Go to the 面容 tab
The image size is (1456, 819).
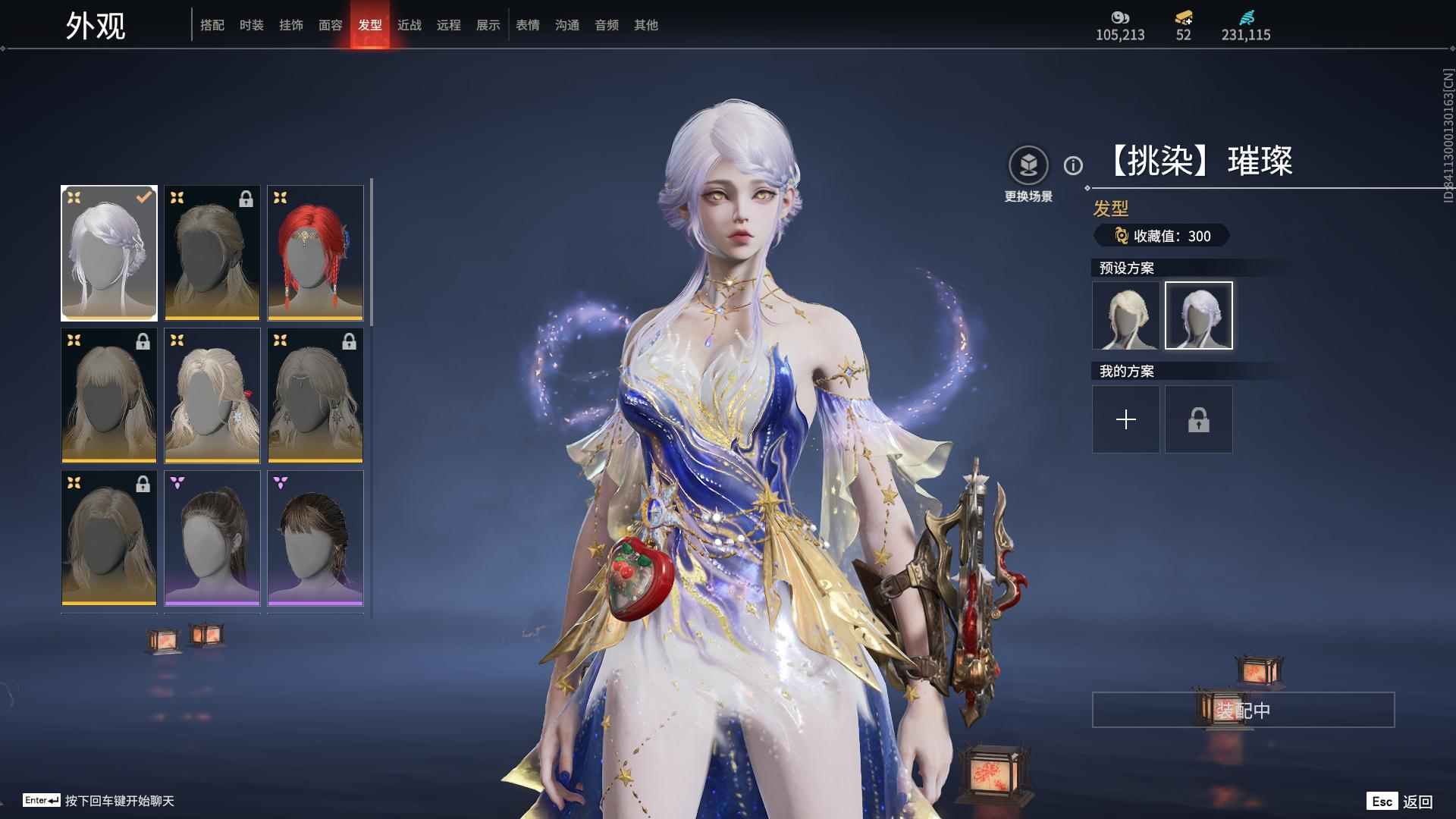pyautogui.click(x=331, y=25)
